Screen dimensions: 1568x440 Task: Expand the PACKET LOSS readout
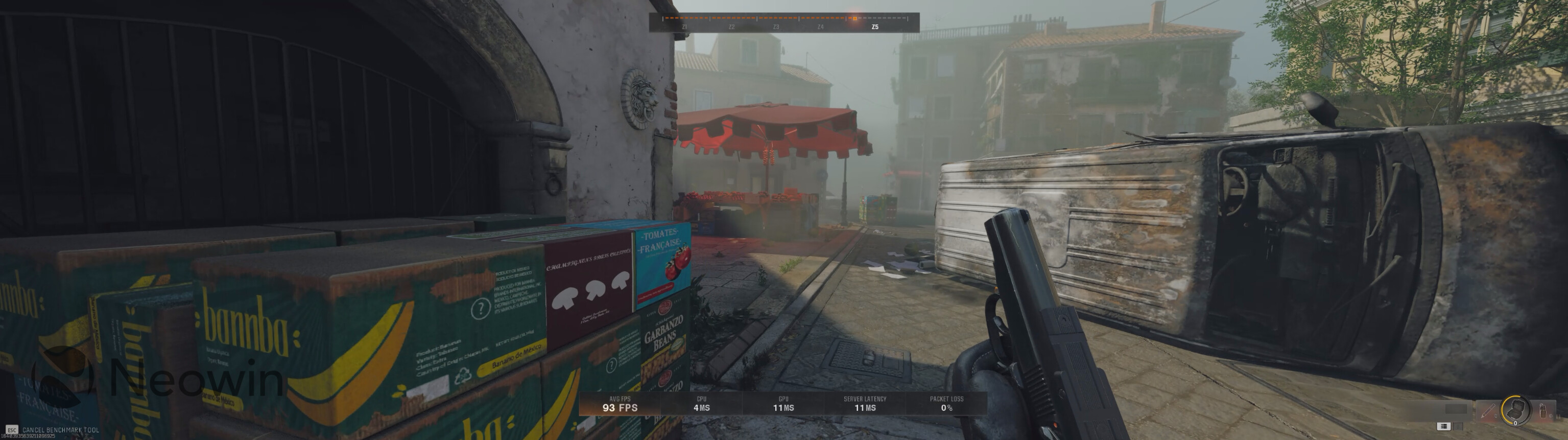942,402
